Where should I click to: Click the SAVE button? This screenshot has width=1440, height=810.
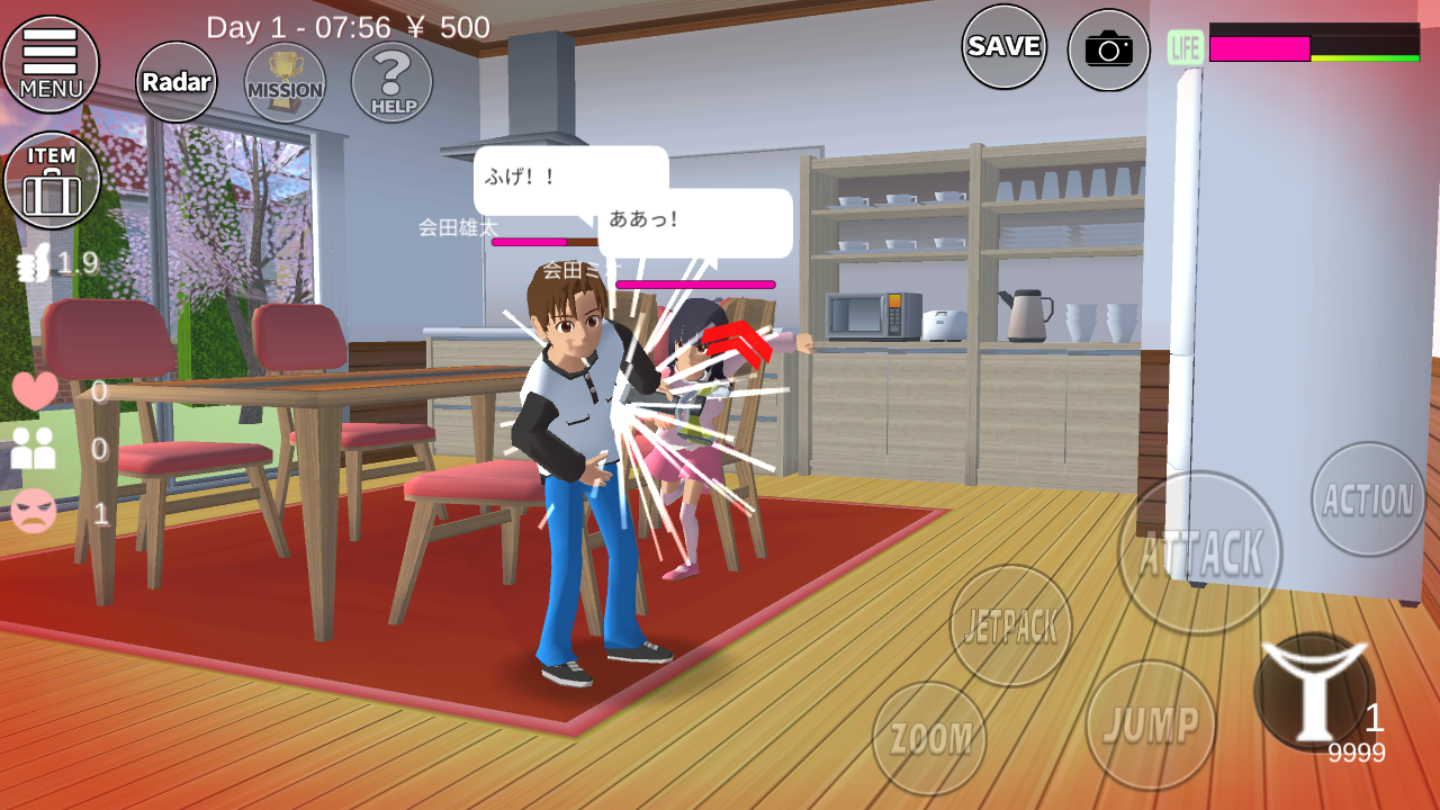[1004, 46]
